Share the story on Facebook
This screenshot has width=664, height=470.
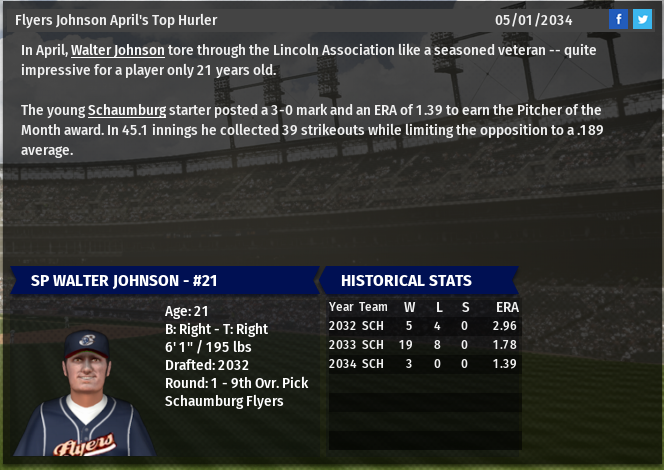[x=619, y=19]
